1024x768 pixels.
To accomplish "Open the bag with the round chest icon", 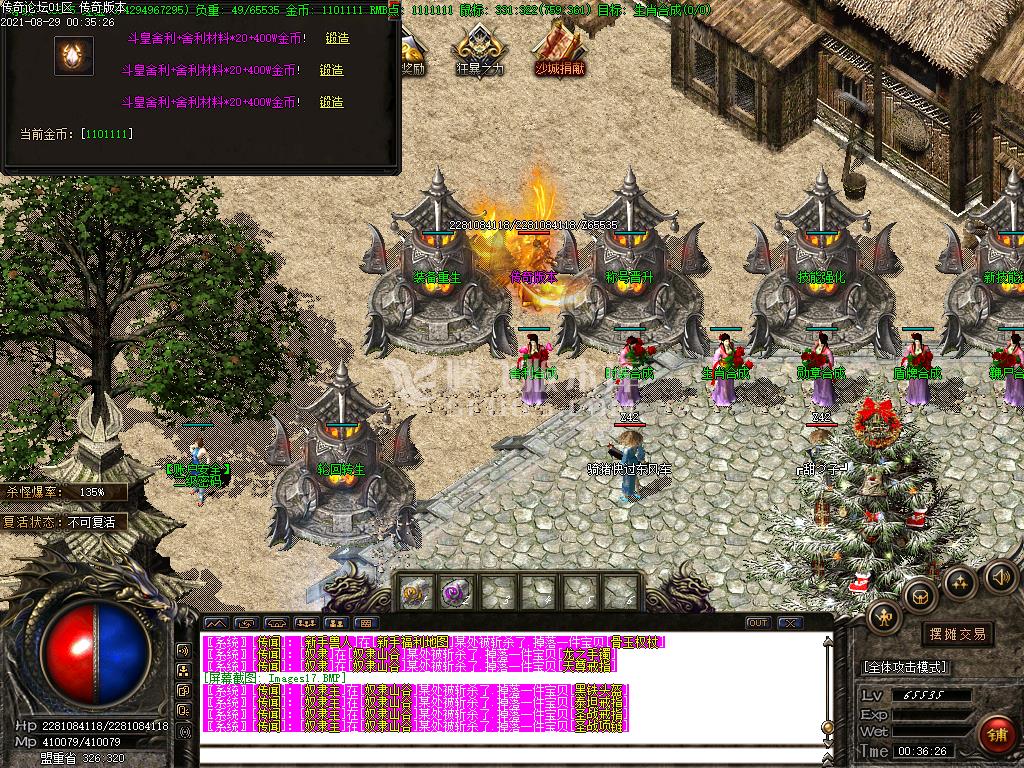I will click(x=919, y=596).
